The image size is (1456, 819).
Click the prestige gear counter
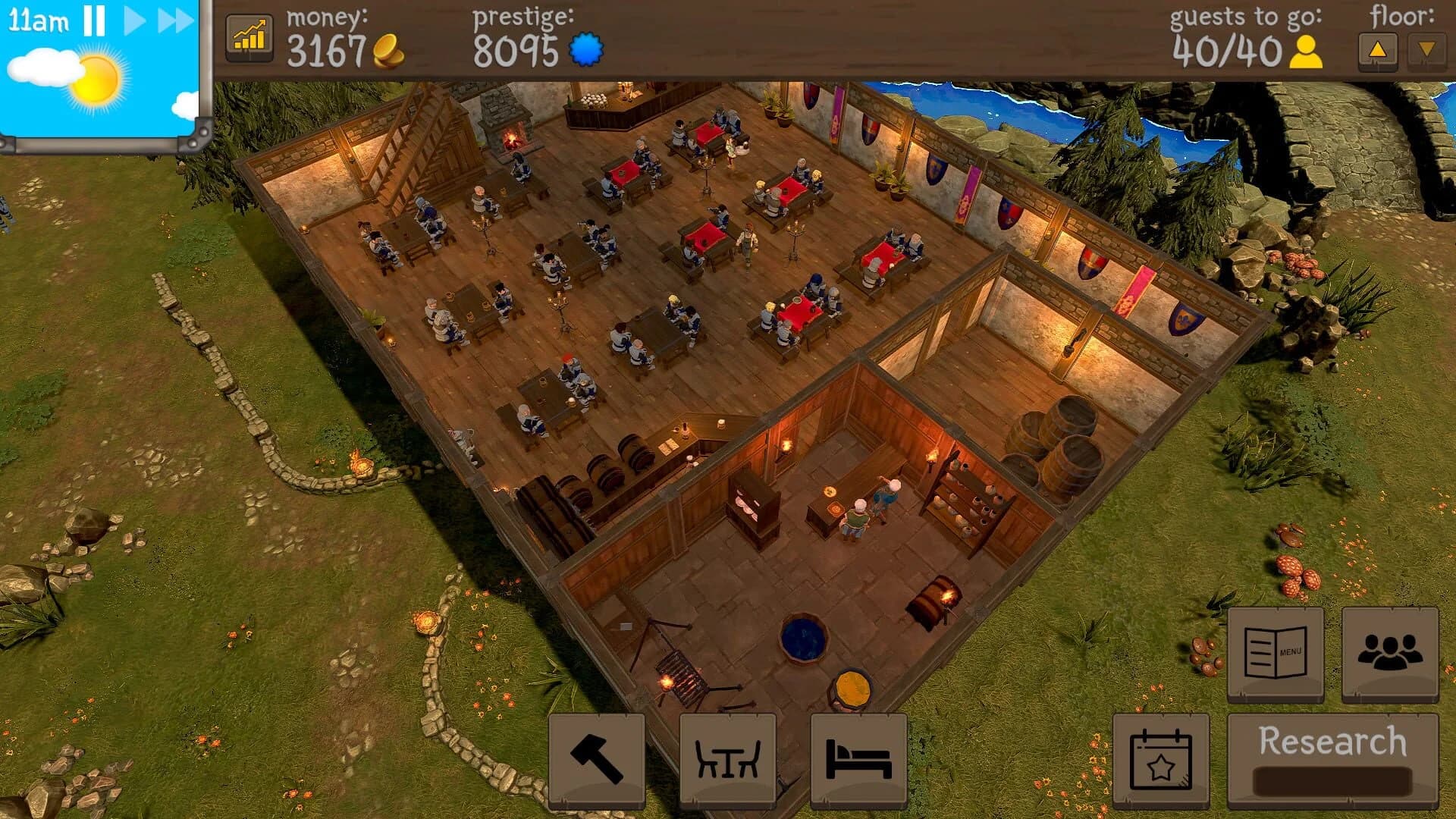coord(587,48)
